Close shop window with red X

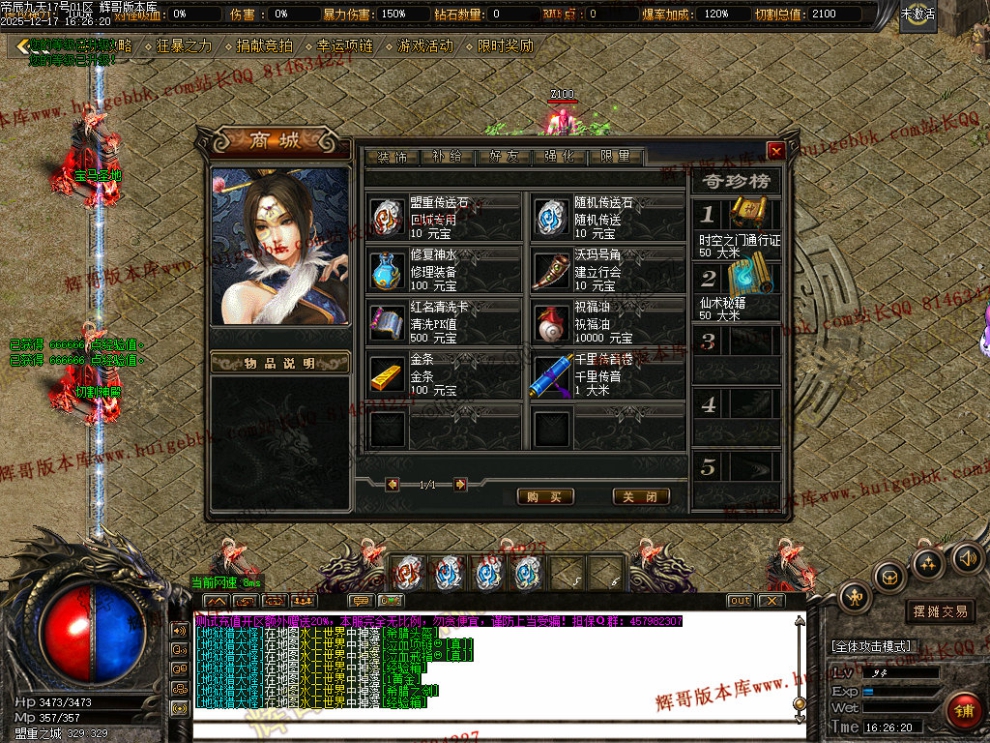tap(775, 151)
